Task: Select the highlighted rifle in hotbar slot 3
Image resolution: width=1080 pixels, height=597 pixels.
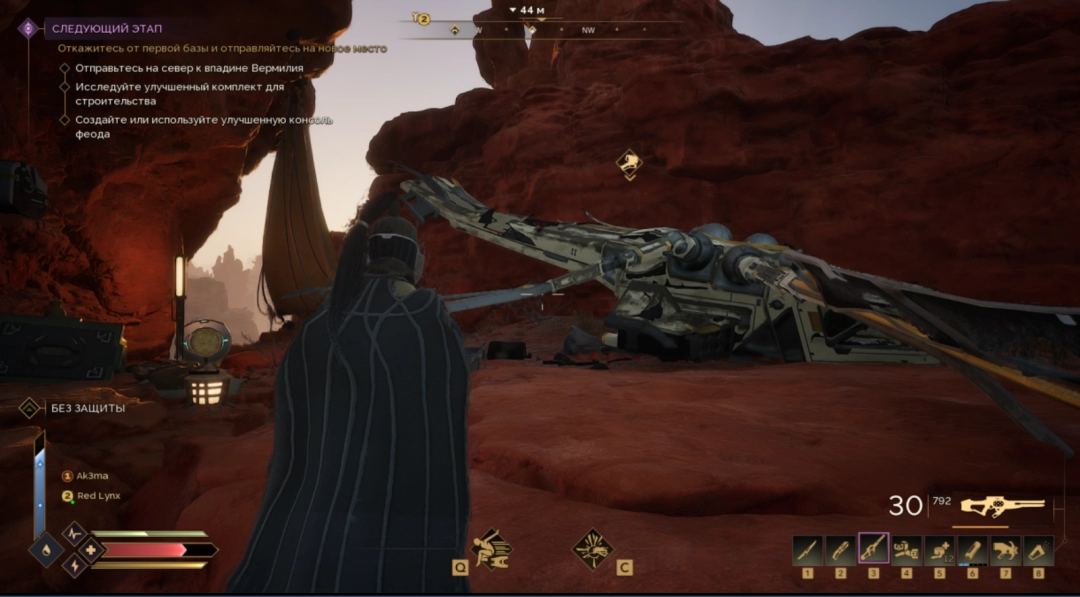Action: pos(874,550)
